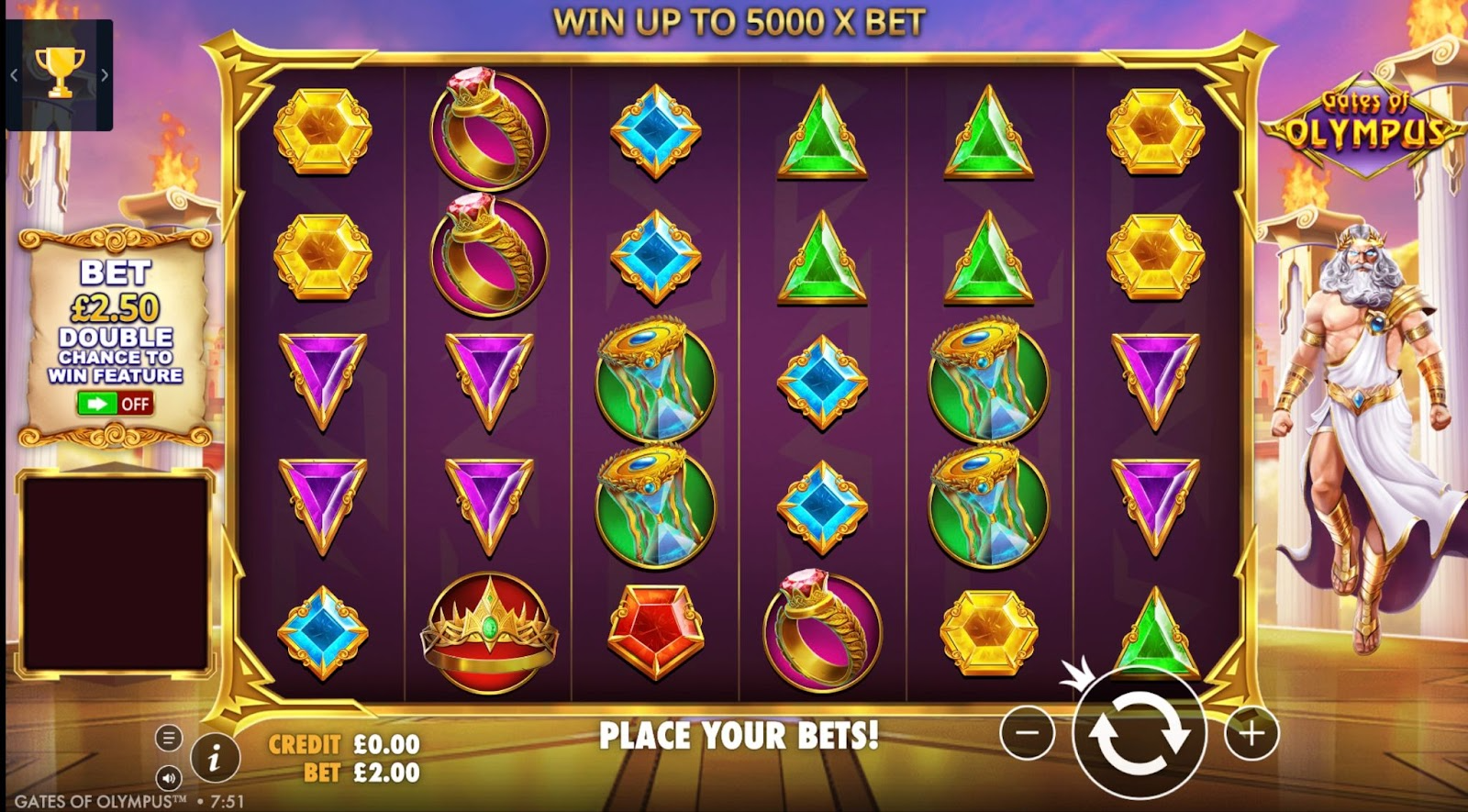This screenshot has width=1468, height=812.
Task: Increase the bet with the plus button
Action: [x=1251, y=732]
